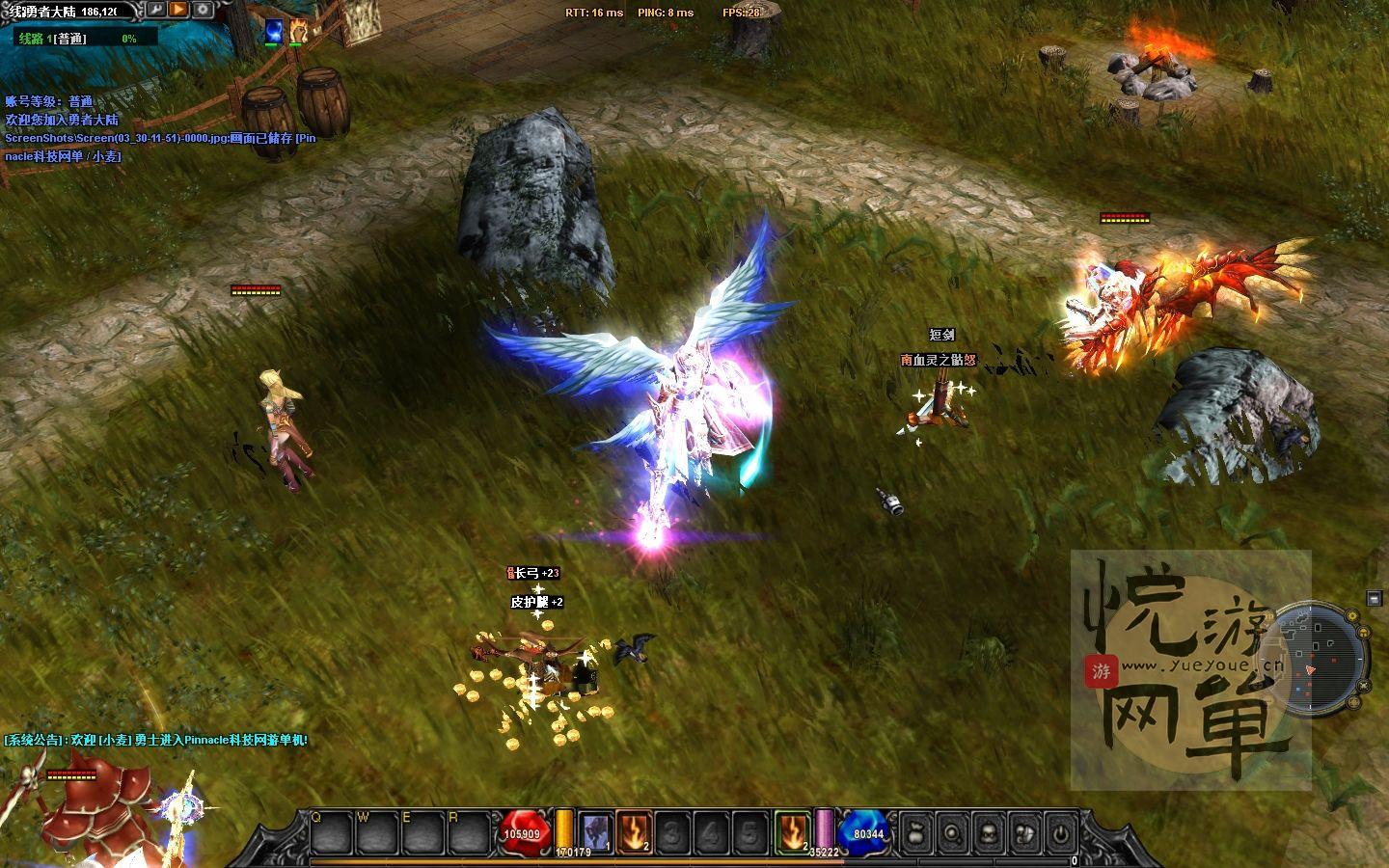Activate the green-framed fire skill icon
Screen dimensions: 1389x868
(x=792, y=831)
